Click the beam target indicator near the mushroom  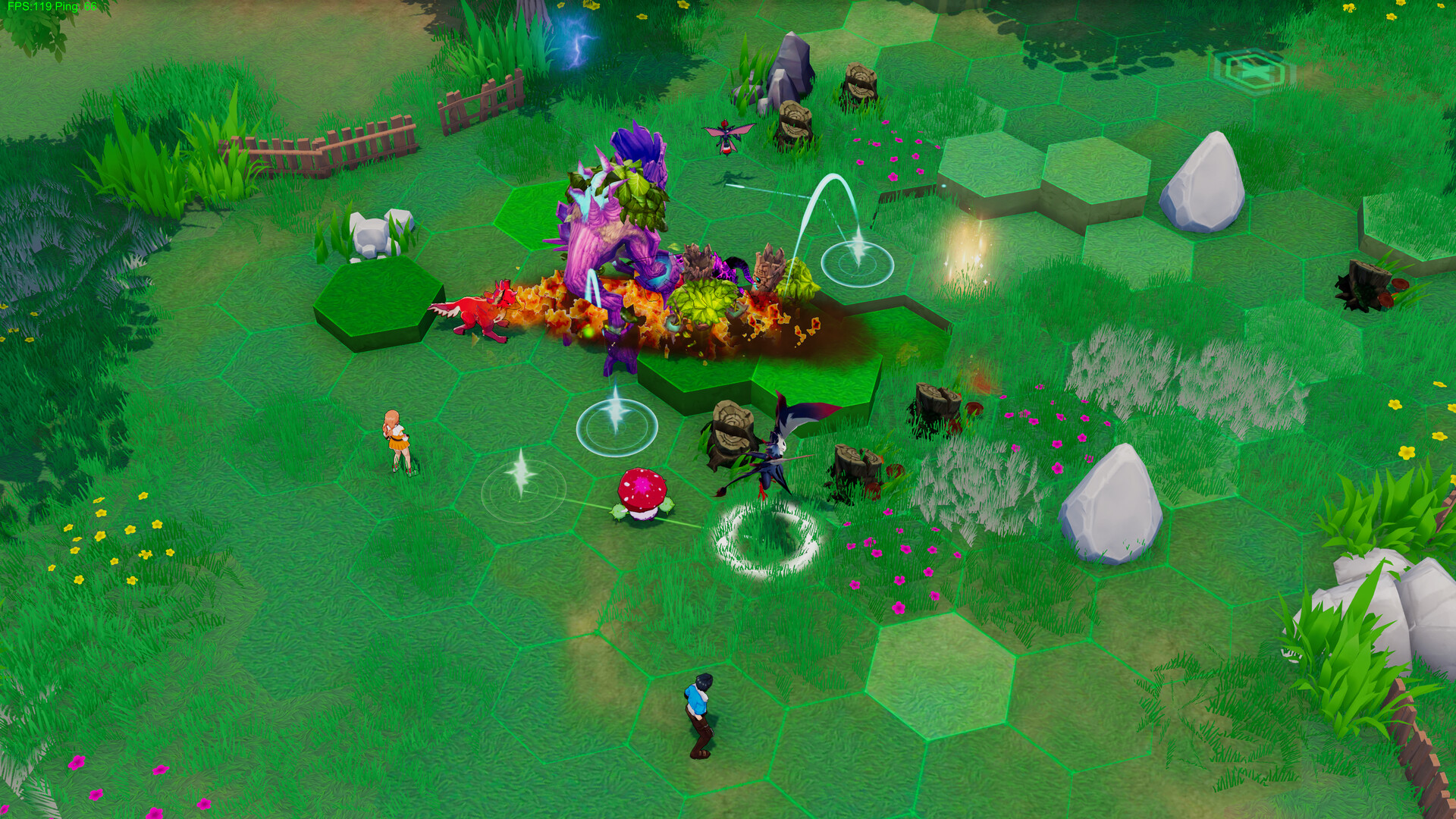pos(616,426)
